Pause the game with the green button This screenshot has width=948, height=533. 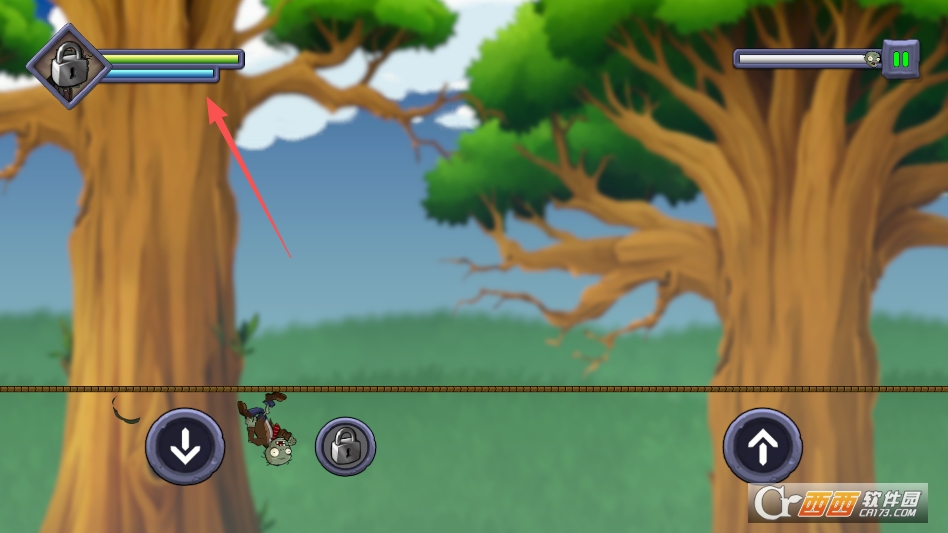click(900, 59)
